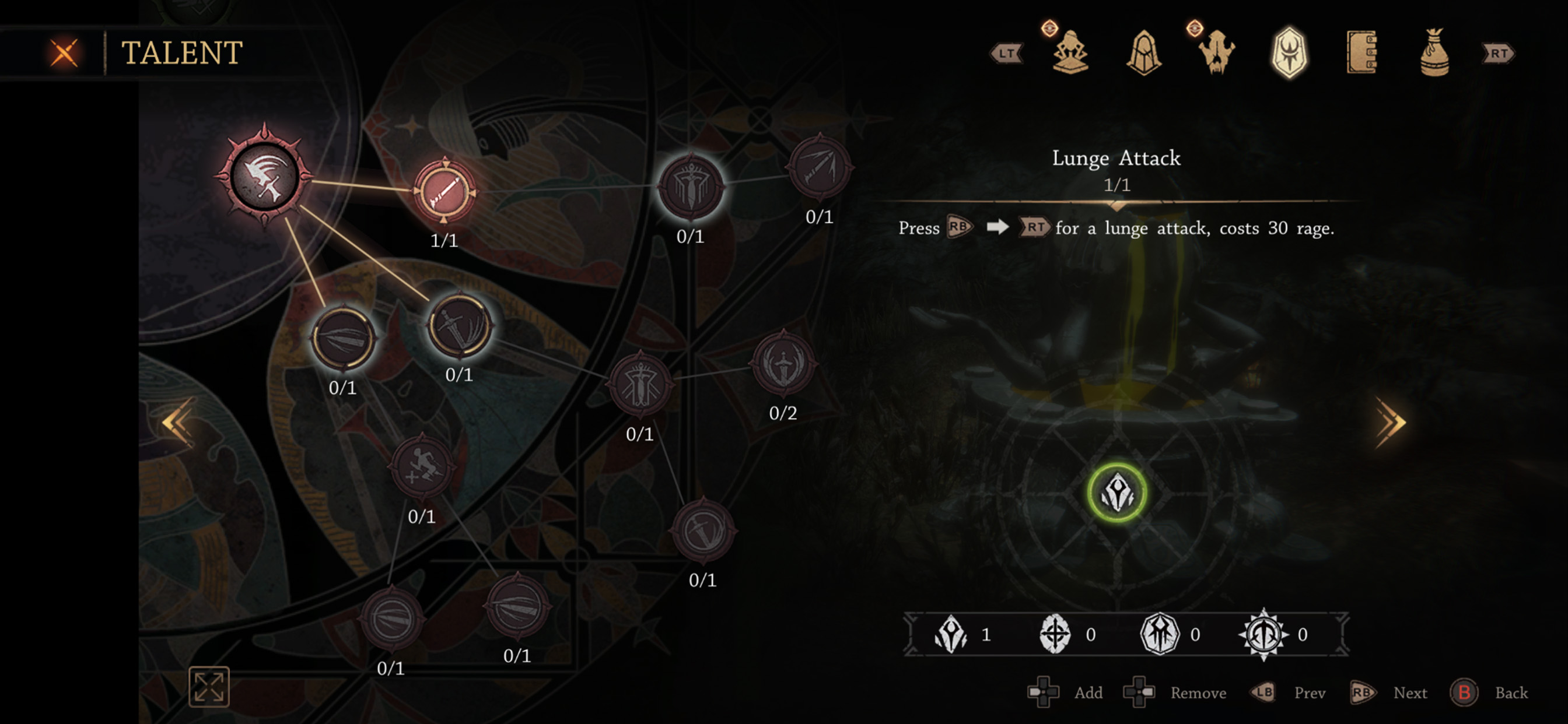Image resolution: width=1568 pixels, height=724 pixels.
Task: Open the character statue tab
Action: point(1070,53)
